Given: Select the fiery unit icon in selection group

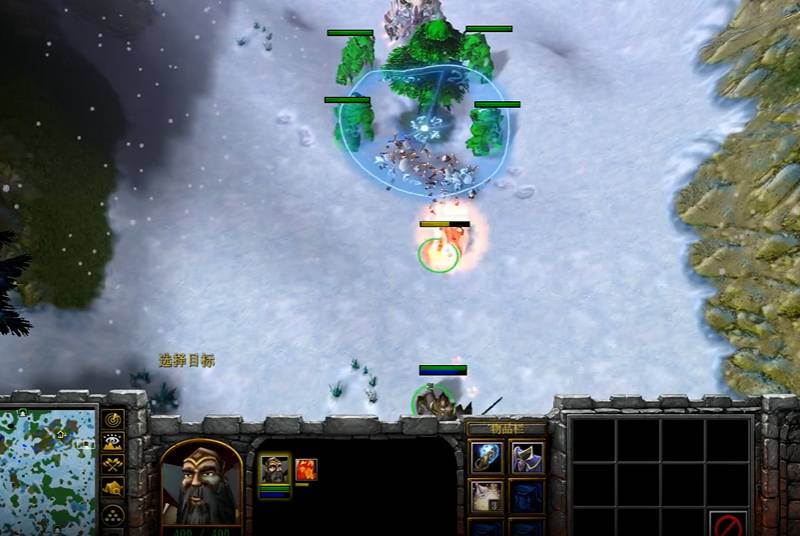Looking at the screenshot, I should tap(305, 469).
